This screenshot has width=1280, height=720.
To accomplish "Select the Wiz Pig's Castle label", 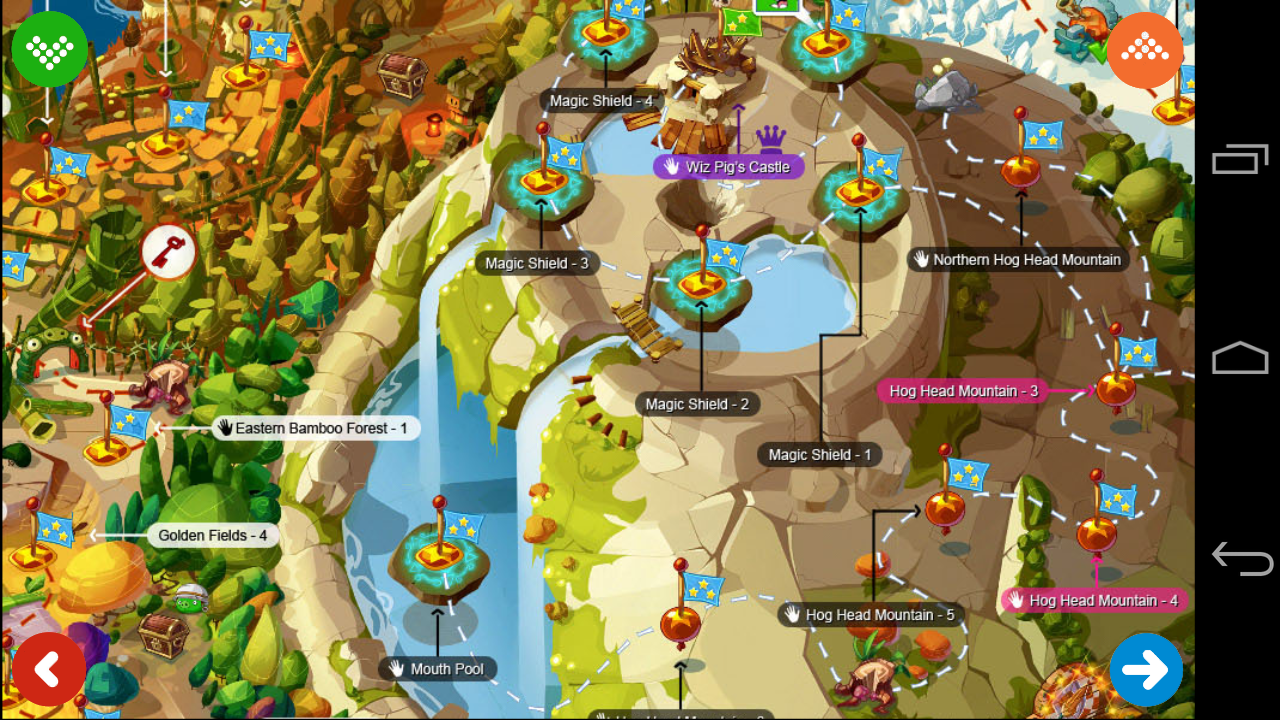I will 728,167.
